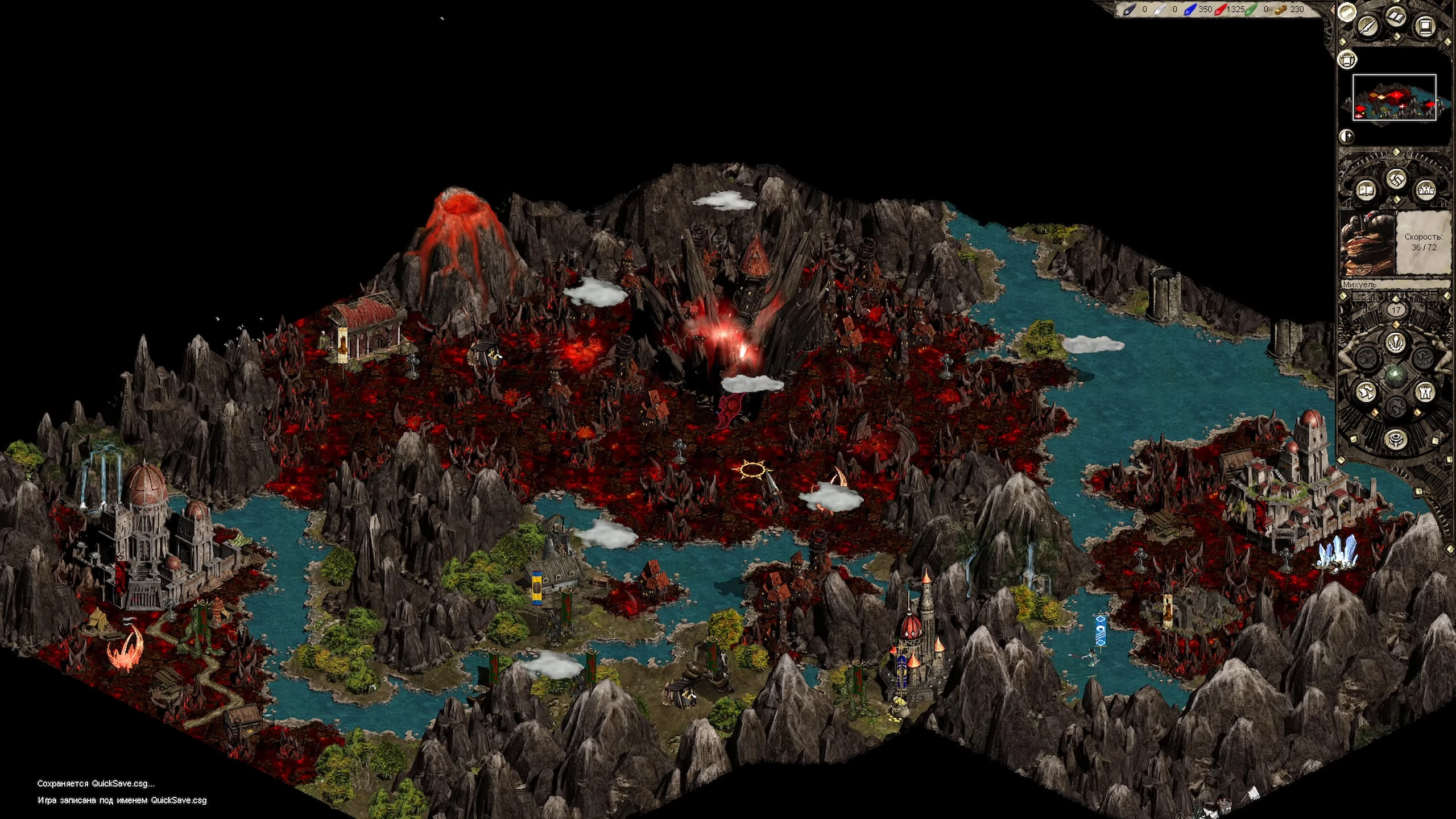Click the computer monitor icon button

(1425, 26)
